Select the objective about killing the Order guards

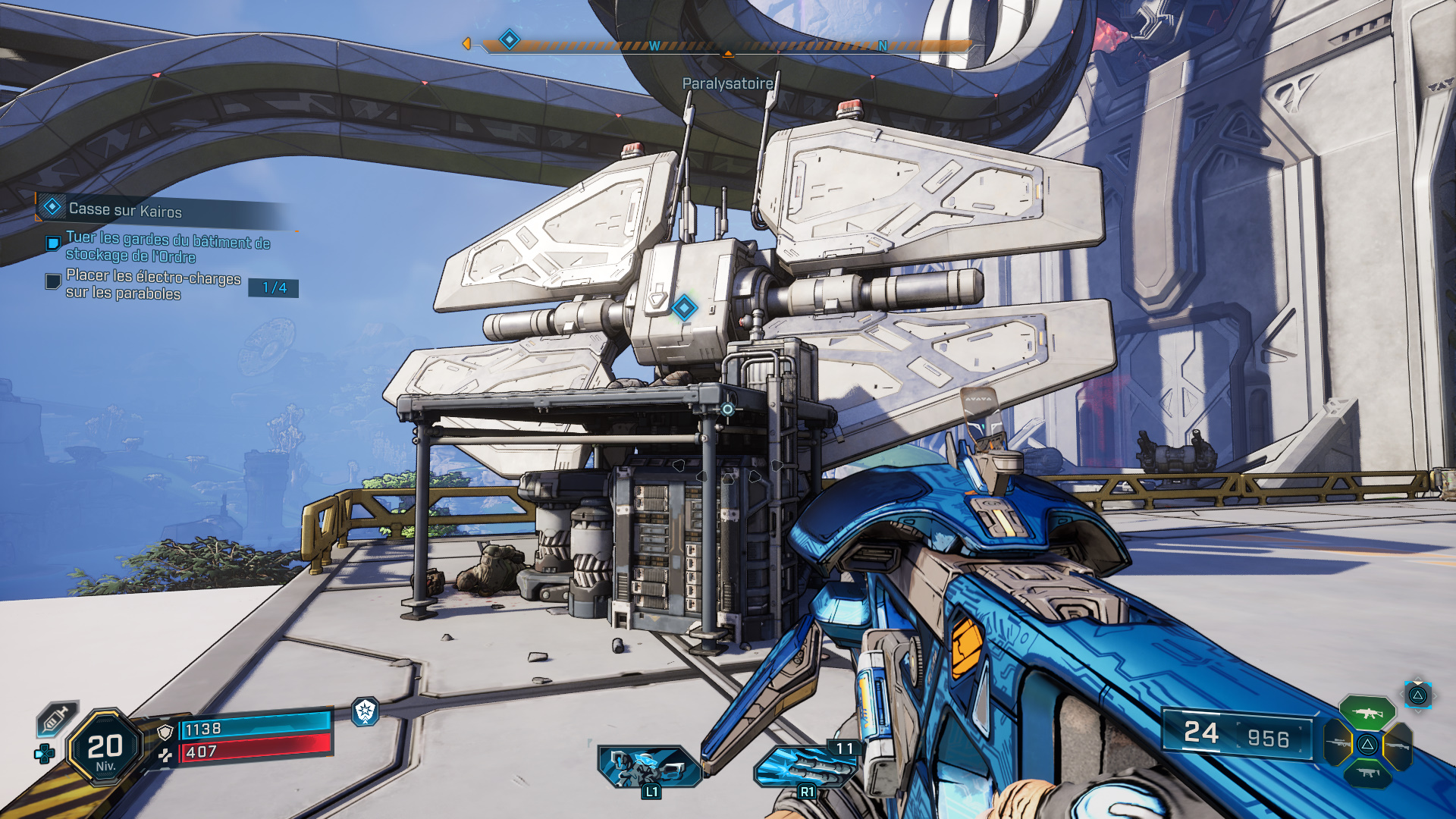pyautogui.click(x=168, y=248)
